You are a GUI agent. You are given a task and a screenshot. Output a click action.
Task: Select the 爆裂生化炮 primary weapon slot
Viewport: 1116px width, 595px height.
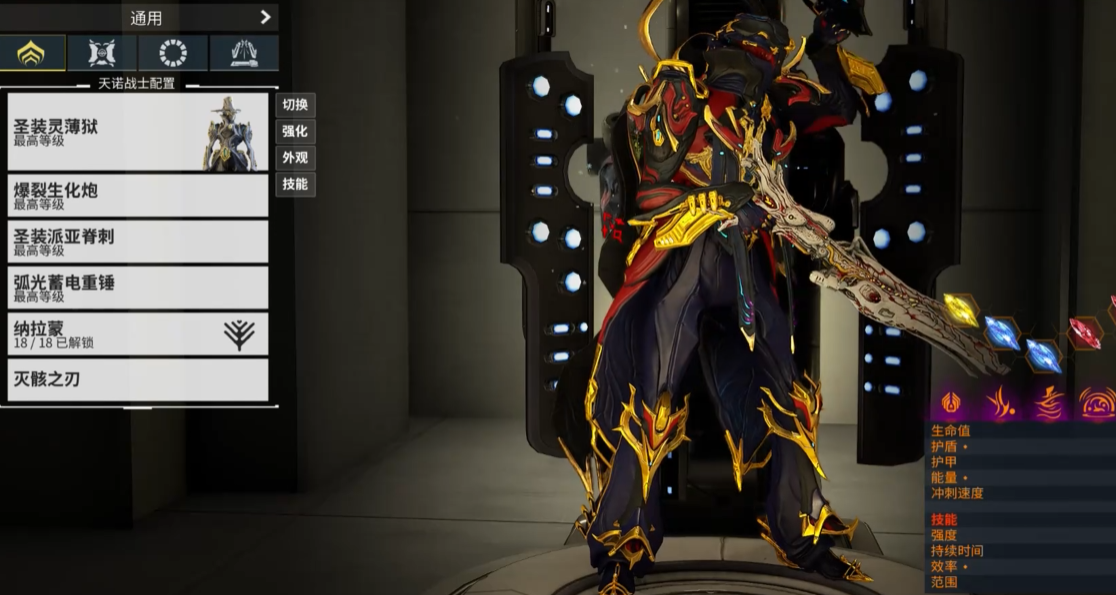click(x=138, y=195)
